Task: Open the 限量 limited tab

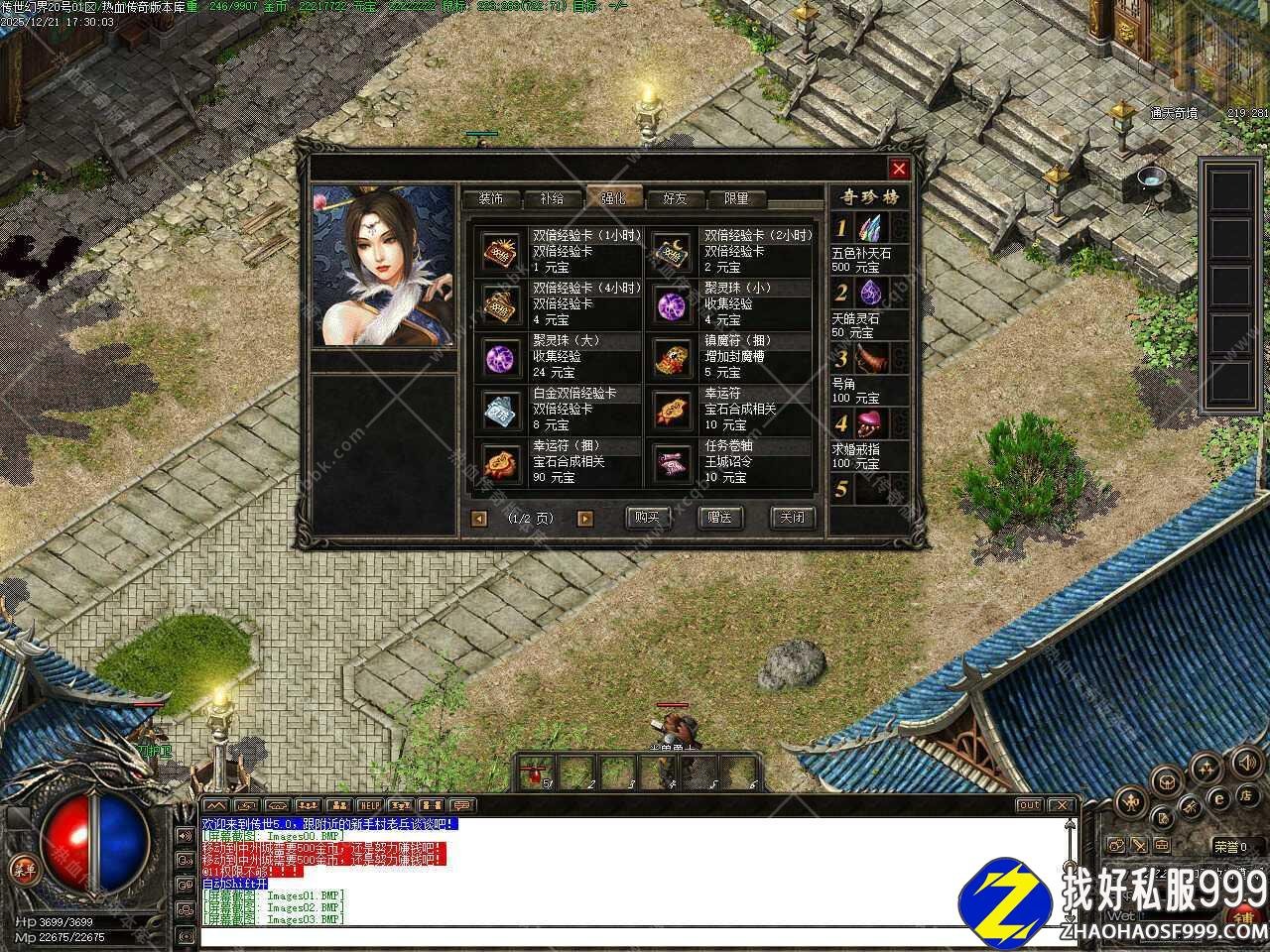Action: (736, 198)
